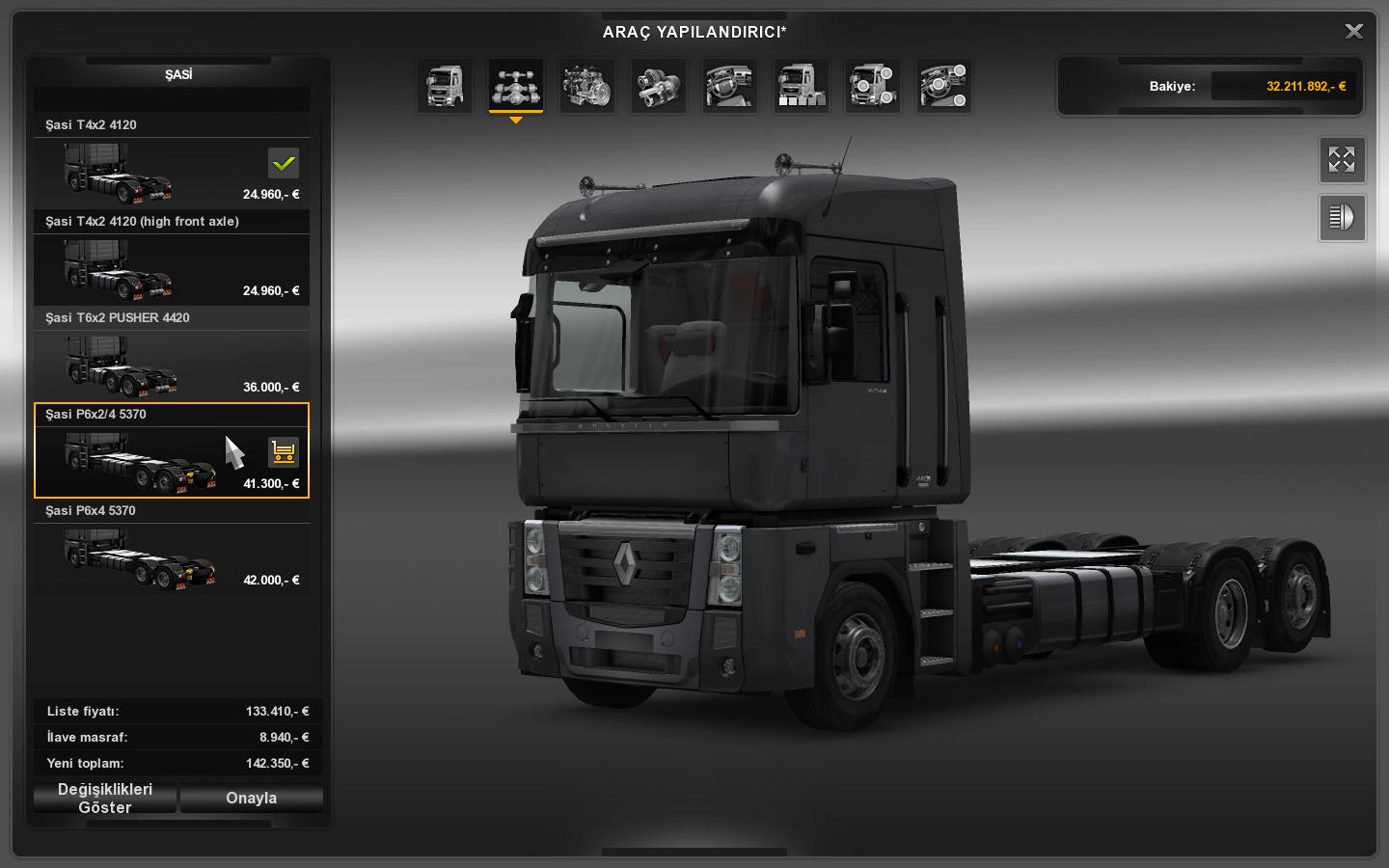Open the truck paint color tab
The image size is (1389, 868).
pyautogui.click(x=802, y=86)
